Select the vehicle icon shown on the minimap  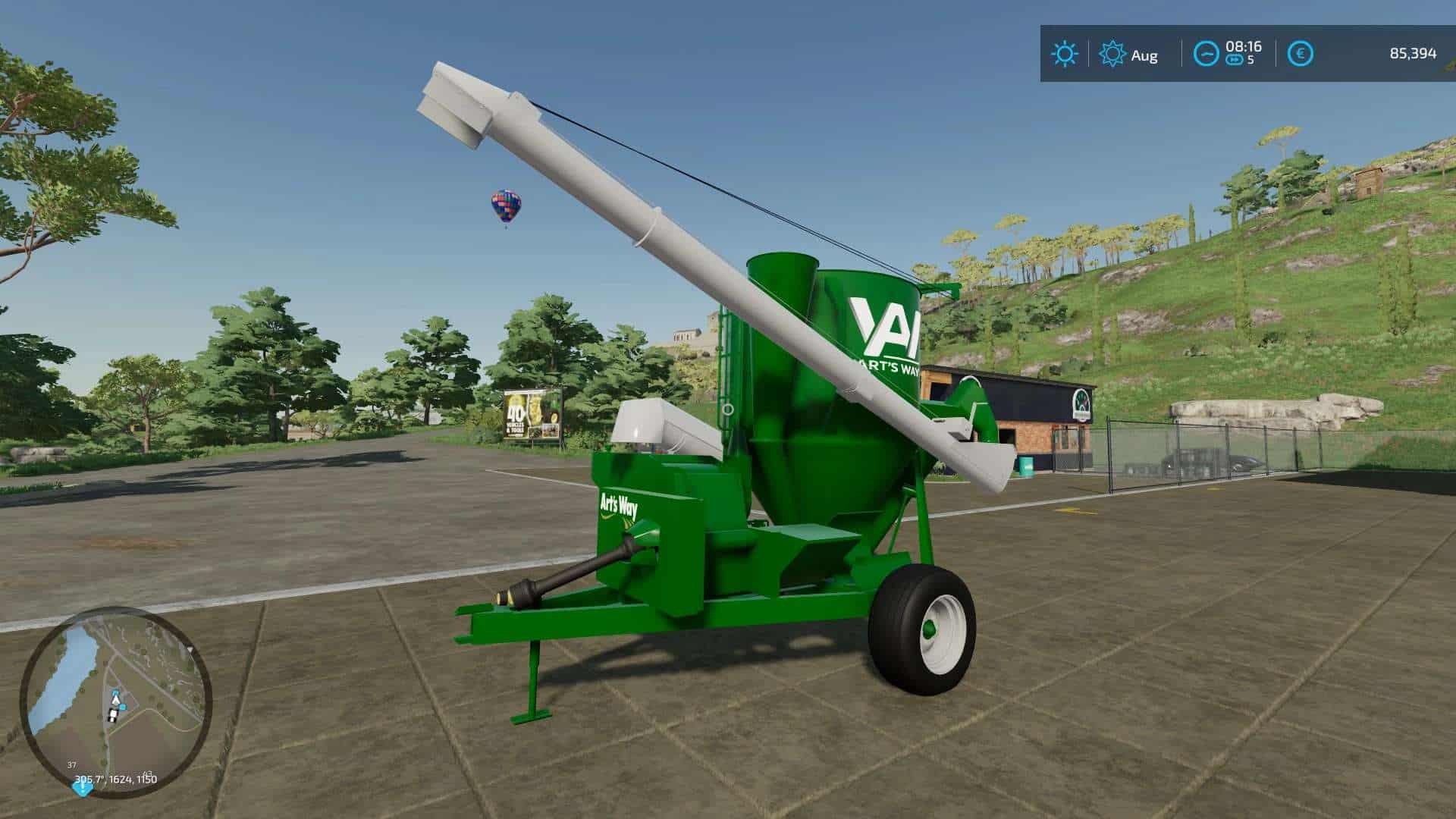(113, 715)
